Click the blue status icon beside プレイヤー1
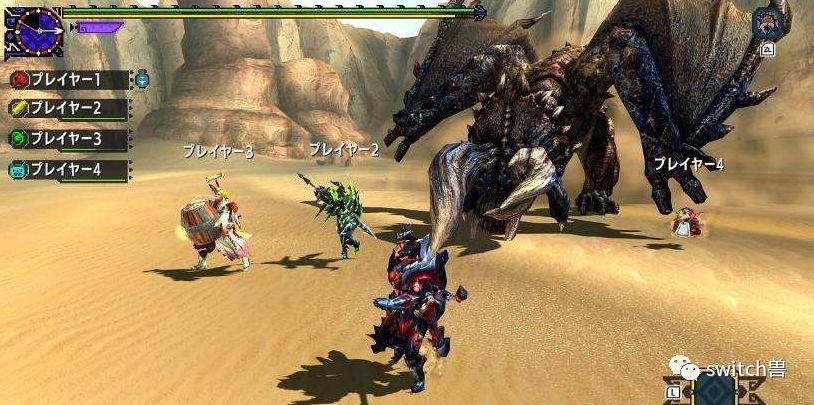814x405 pixels. pyautogui.click(x=142, y=79)
